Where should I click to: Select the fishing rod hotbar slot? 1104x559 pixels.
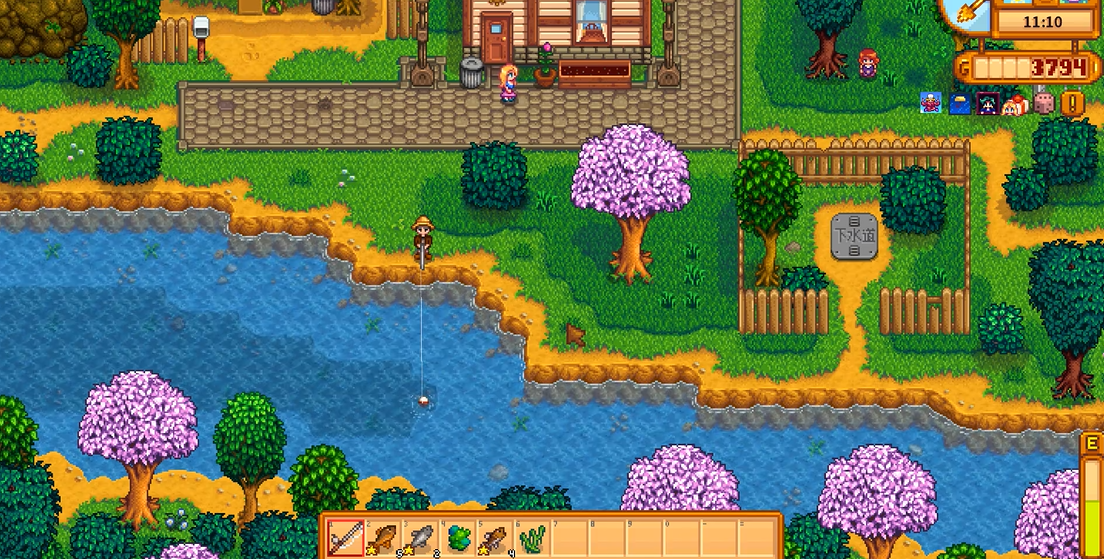point(346,537)
